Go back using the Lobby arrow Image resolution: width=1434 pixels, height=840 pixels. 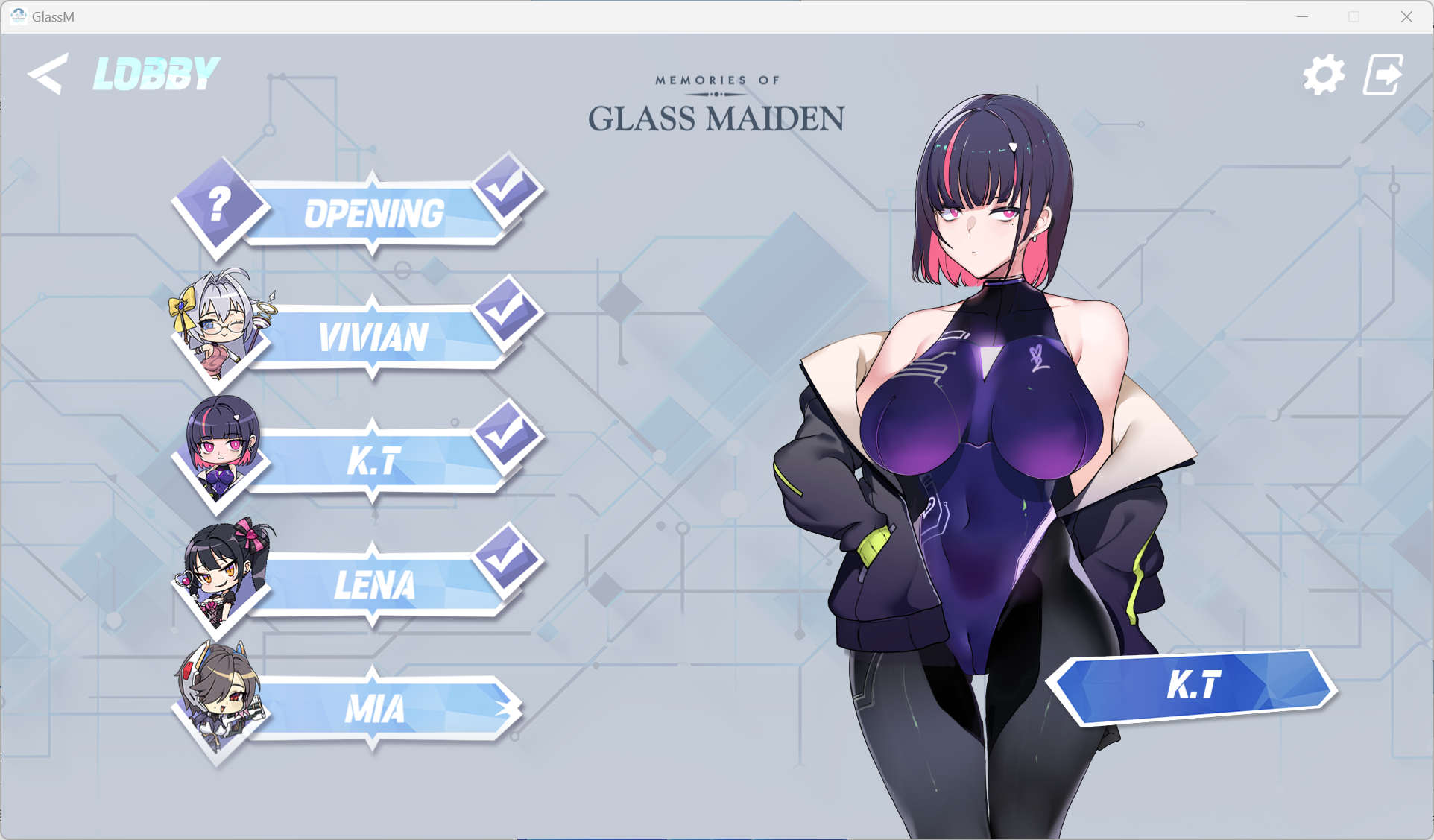click(x=48, y=74)
